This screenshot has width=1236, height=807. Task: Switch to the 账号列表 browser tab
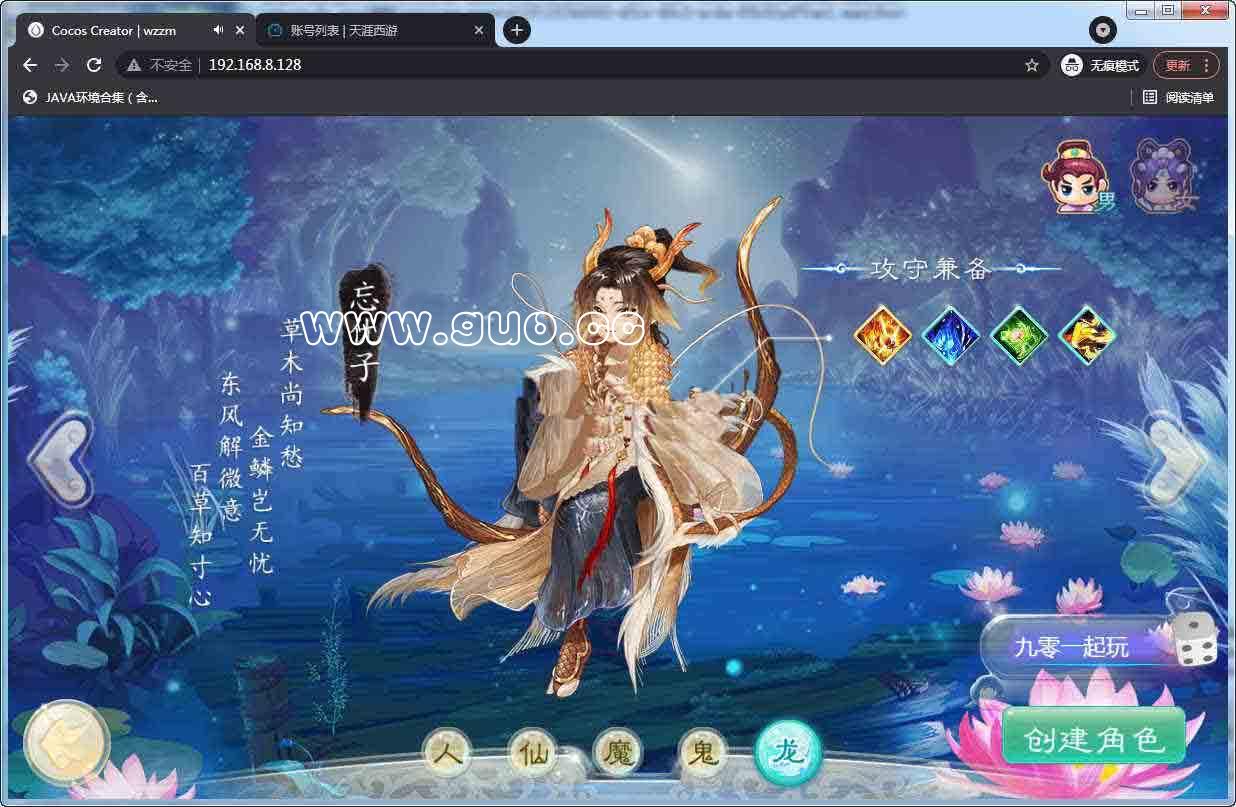pos(370,31)
